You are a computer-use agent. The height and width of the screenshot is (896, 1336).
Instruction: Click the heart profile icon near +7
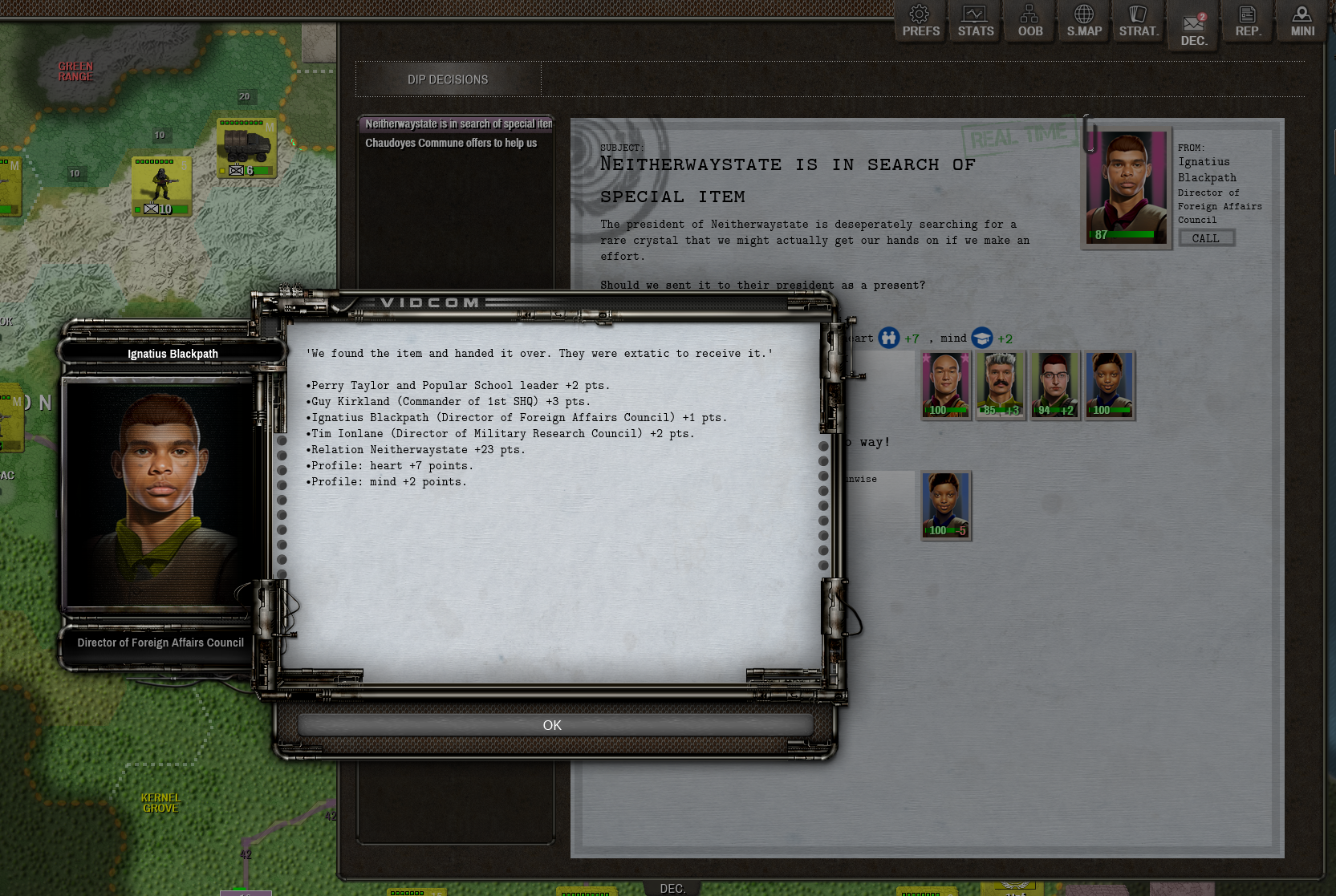(889, 338)
